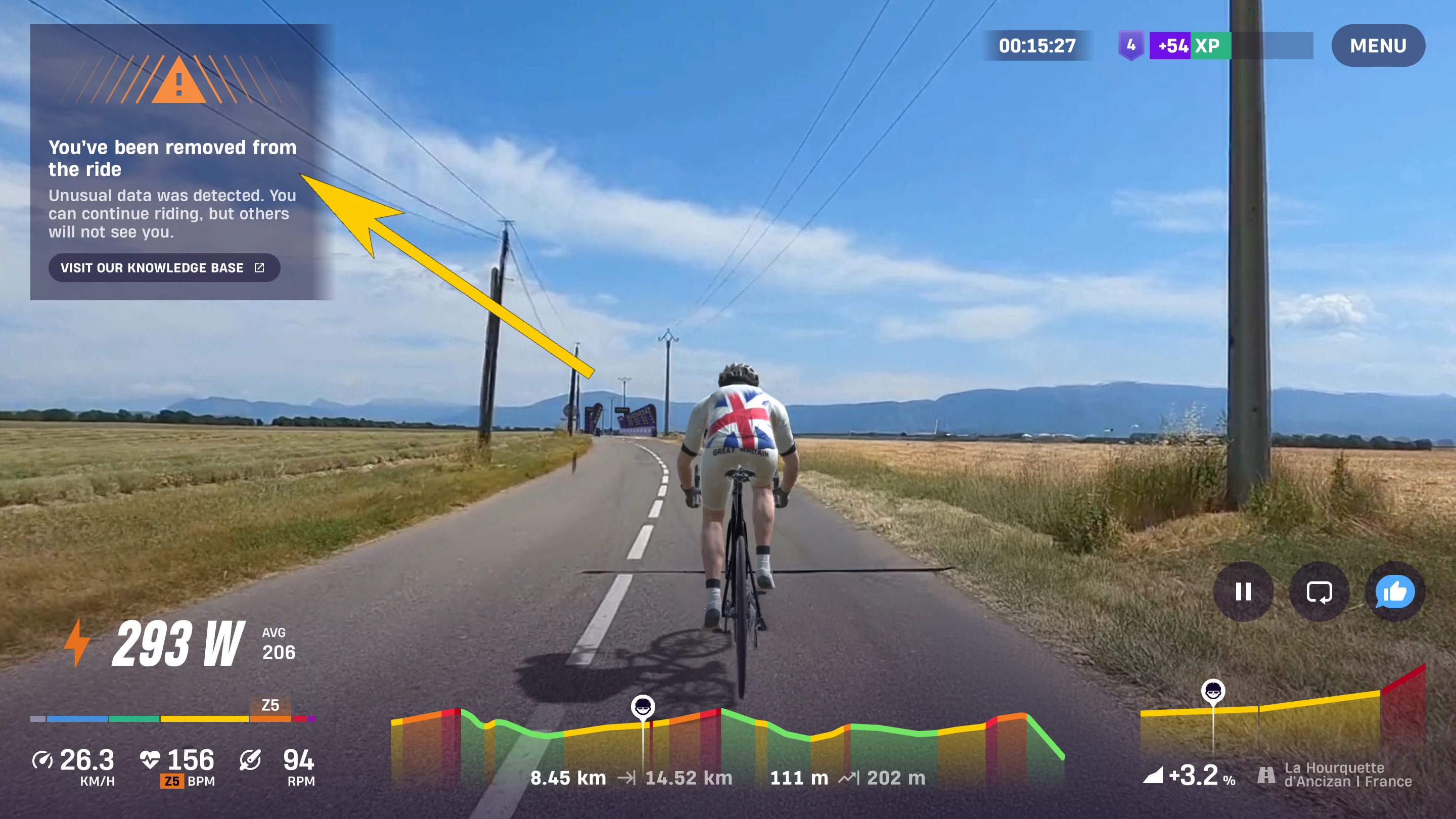Click the speedometer icon next to 26.3 KM/H
Image resolution: width=1456 pixels, height=819 pixels.
[x=43, y=760]
